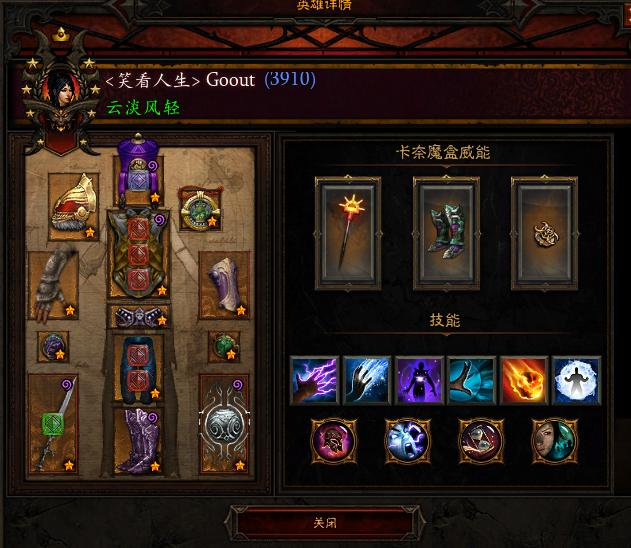View the green armor Kanai's Cube power
631x548 pixels.
tap(446, 233)
